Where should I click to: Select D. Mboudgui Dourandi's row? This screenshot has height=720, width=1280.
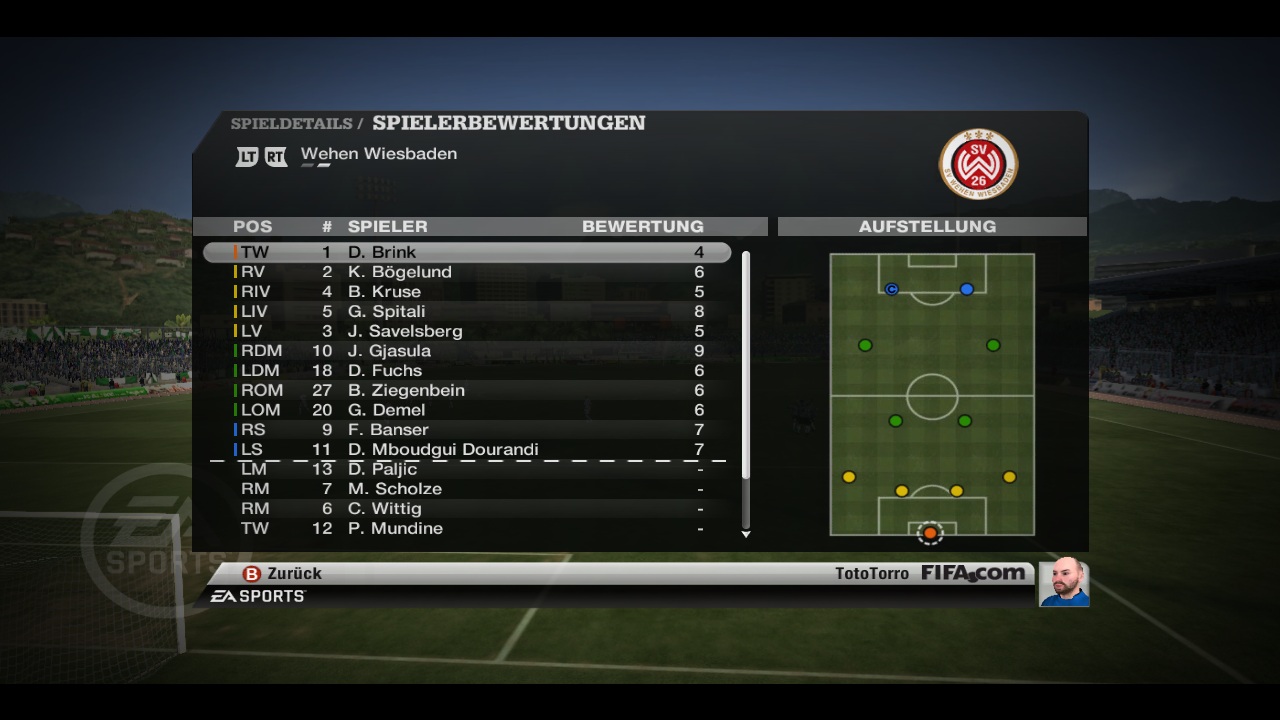467,449
